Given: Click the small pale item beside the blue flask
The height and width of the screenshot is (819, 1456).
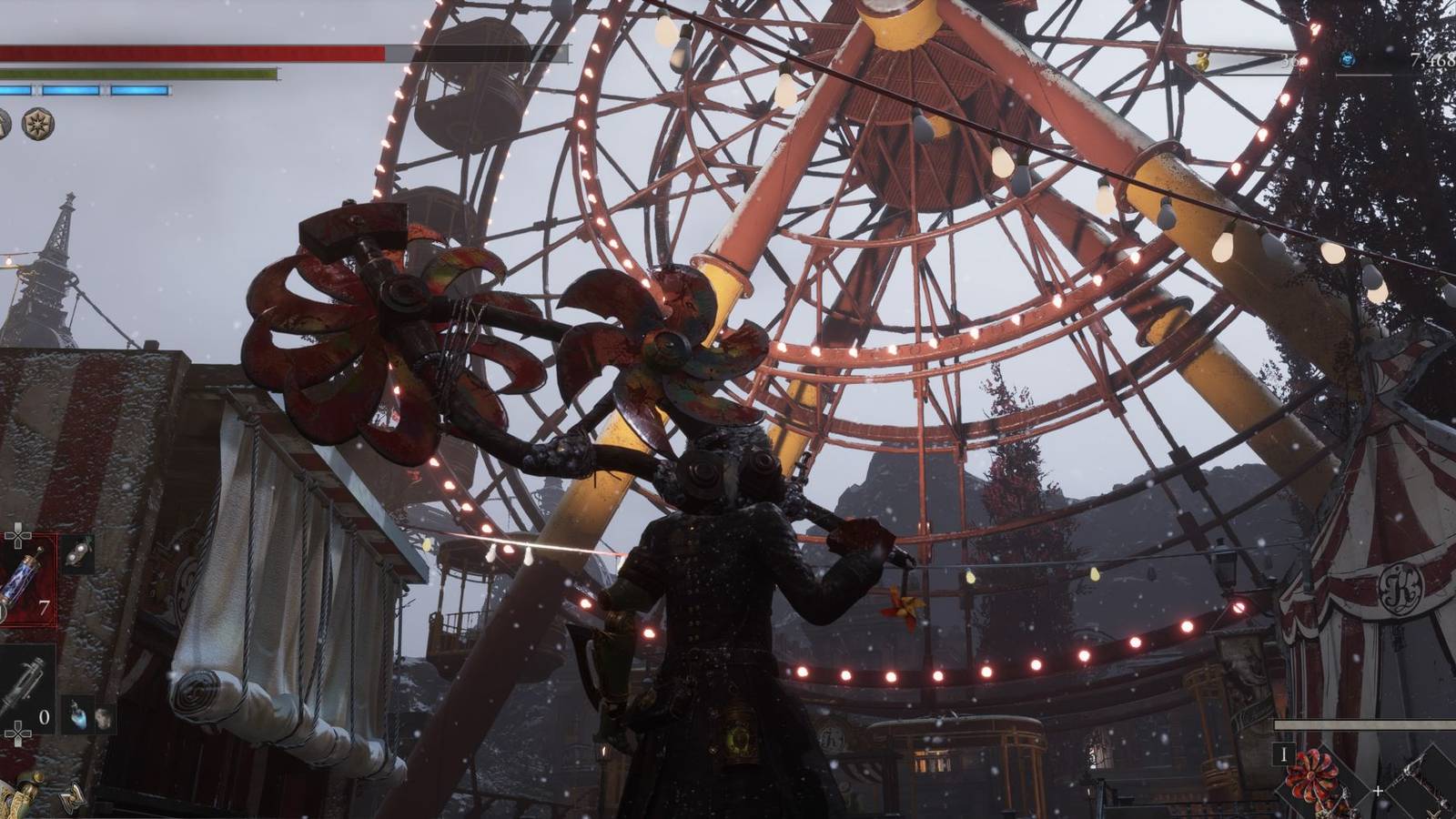Looking at the screenshot, I should [x=103, y=717].
